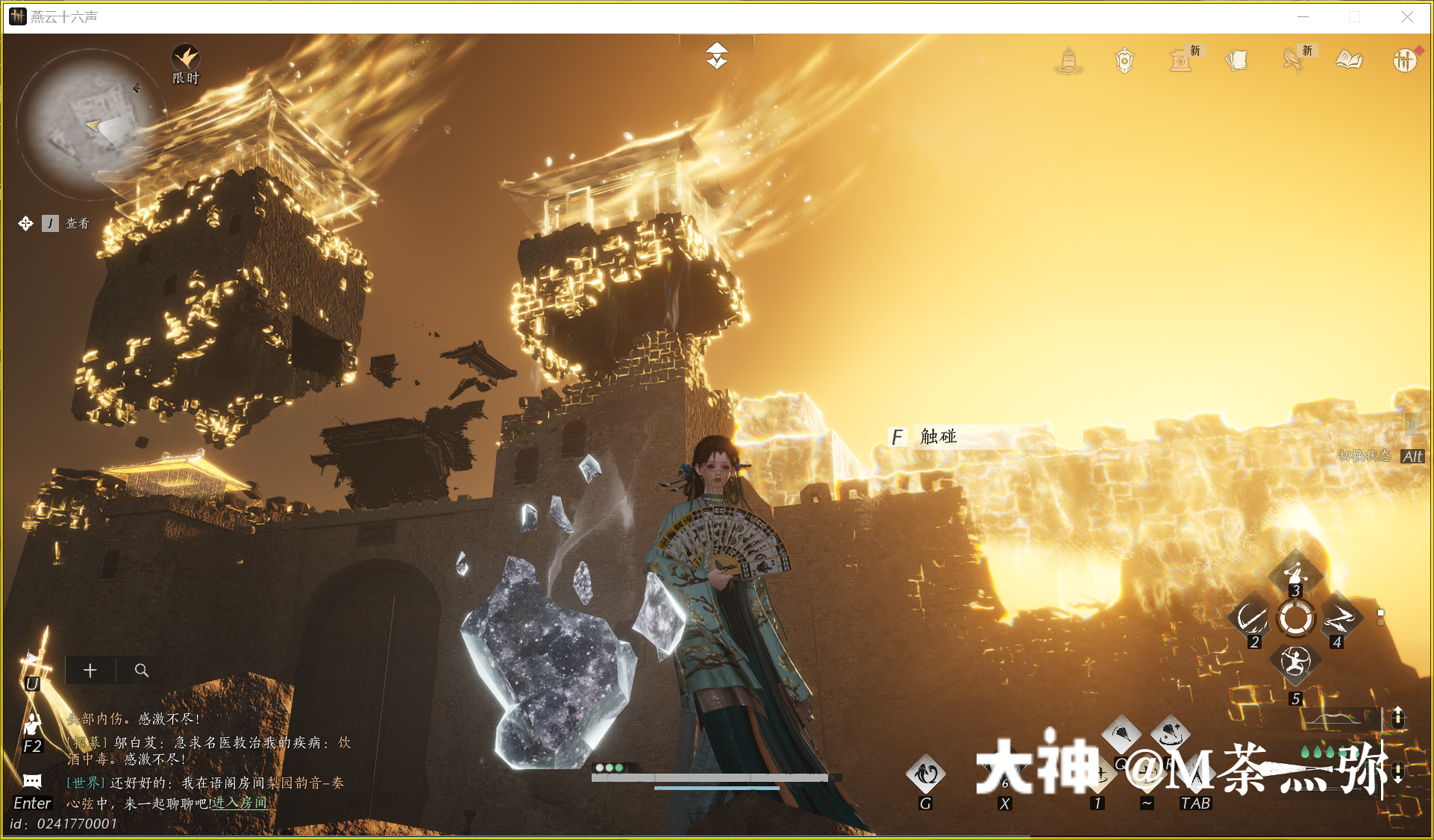Open the bird icon marked 新
The image size is (1434, 840).
[1293, 60]
